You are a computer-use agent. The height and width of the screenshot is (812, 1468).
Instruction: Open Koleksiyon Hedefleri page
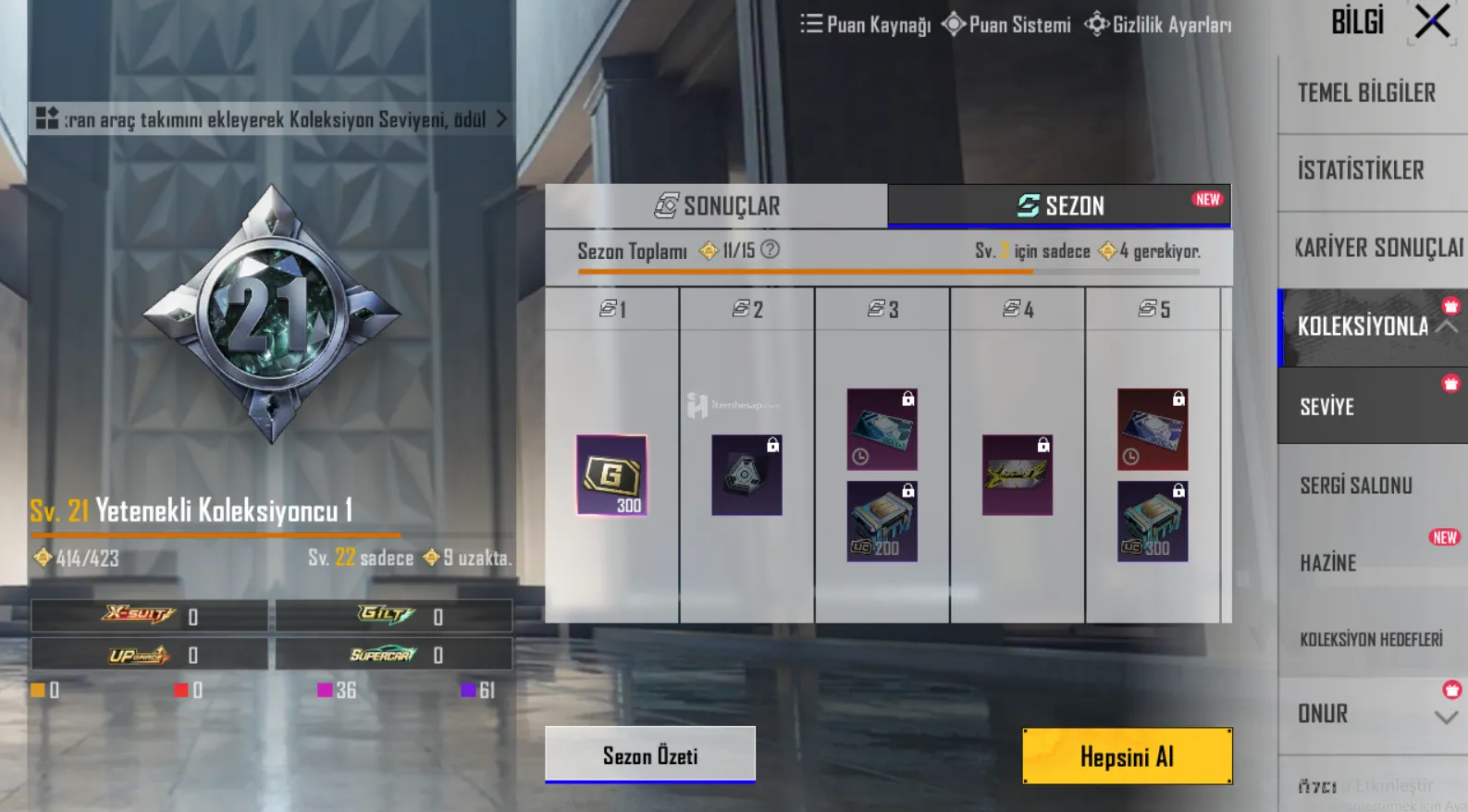tap(1371, 639)
